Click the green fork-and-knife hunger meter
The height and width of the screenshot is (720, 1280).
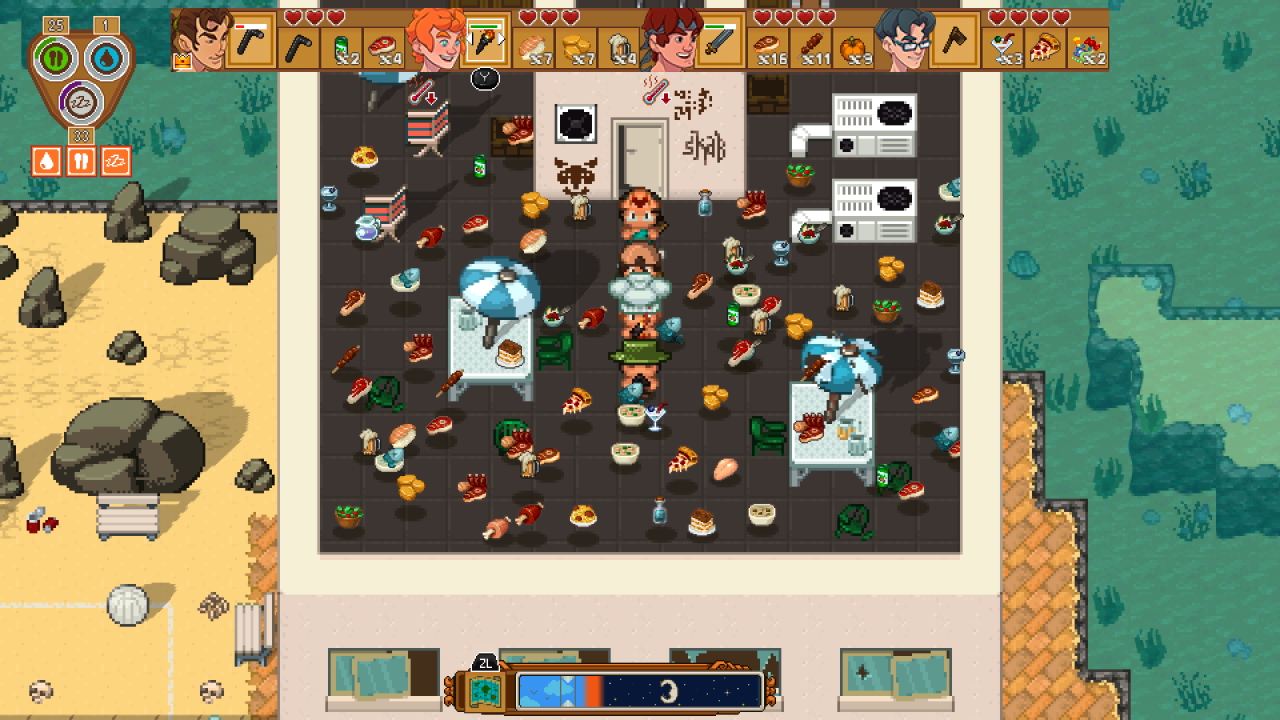(x=56, y=56)
